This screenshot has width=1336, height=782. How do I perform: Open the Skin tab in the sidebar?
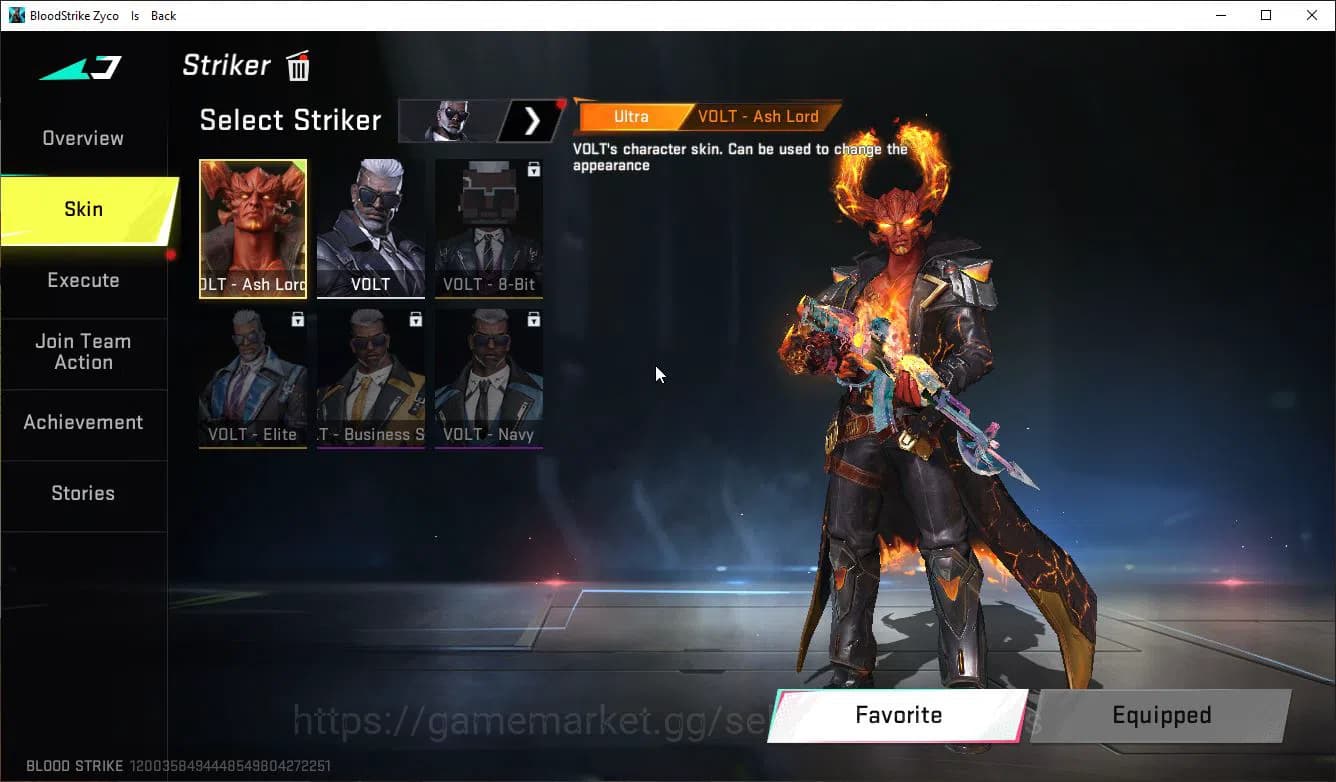click(x=83, y=209)
